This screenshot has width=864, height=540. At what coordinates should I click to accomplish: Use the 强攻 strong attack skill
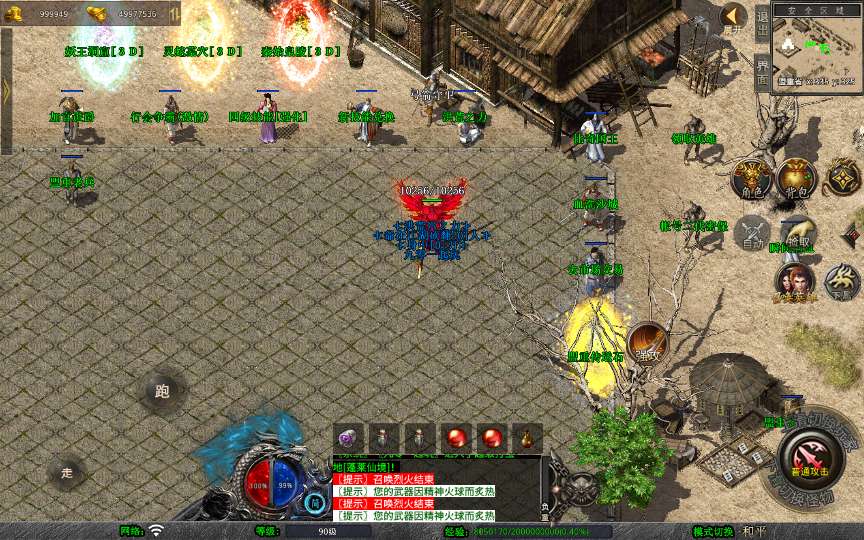pos(647,343)
